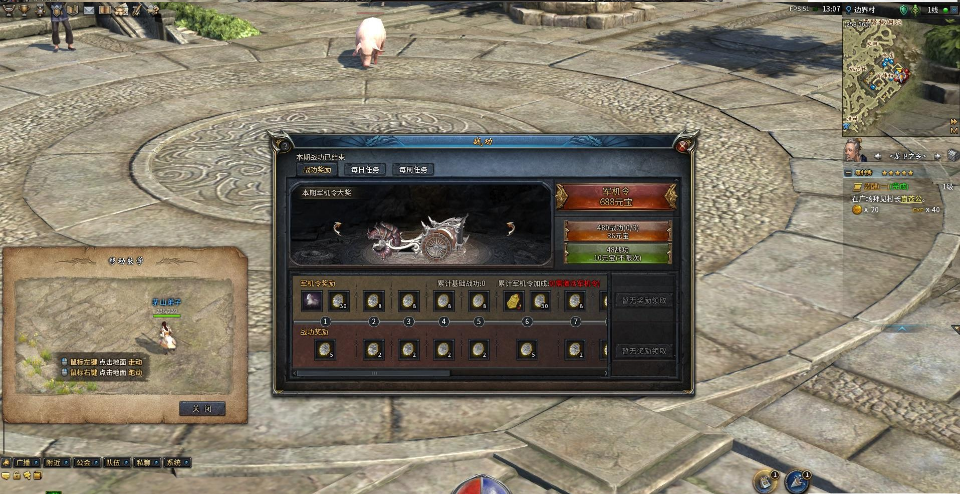Switch to the 每日任务 tab

click(x=365, y=170)
